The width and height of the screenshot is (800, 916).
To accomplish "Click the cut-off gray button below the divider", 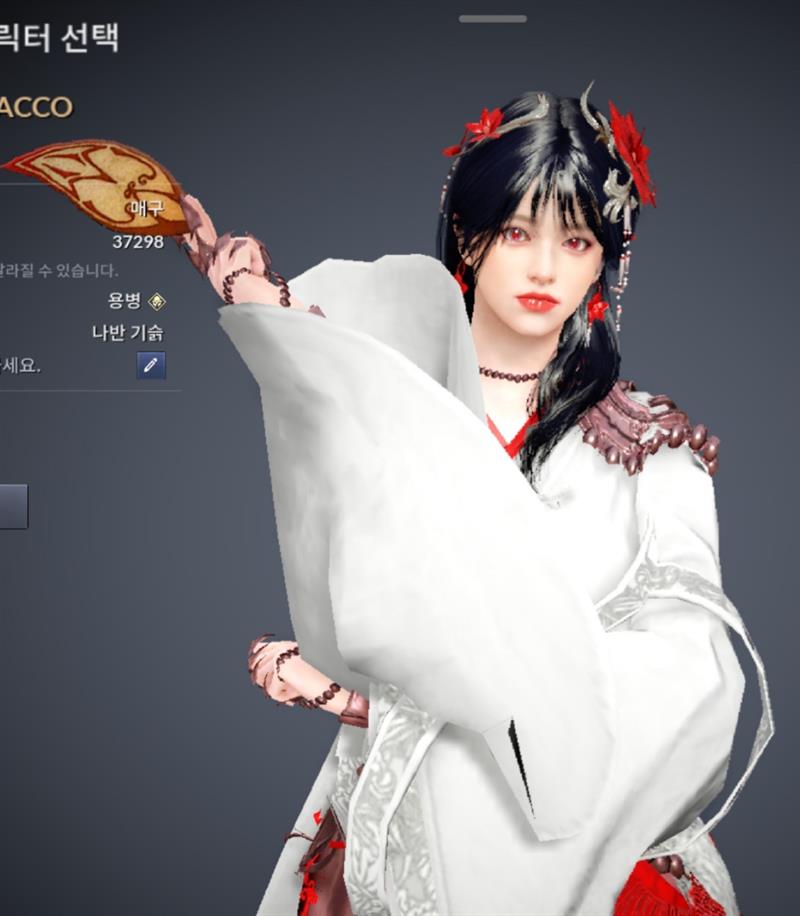I will (13, 506).
